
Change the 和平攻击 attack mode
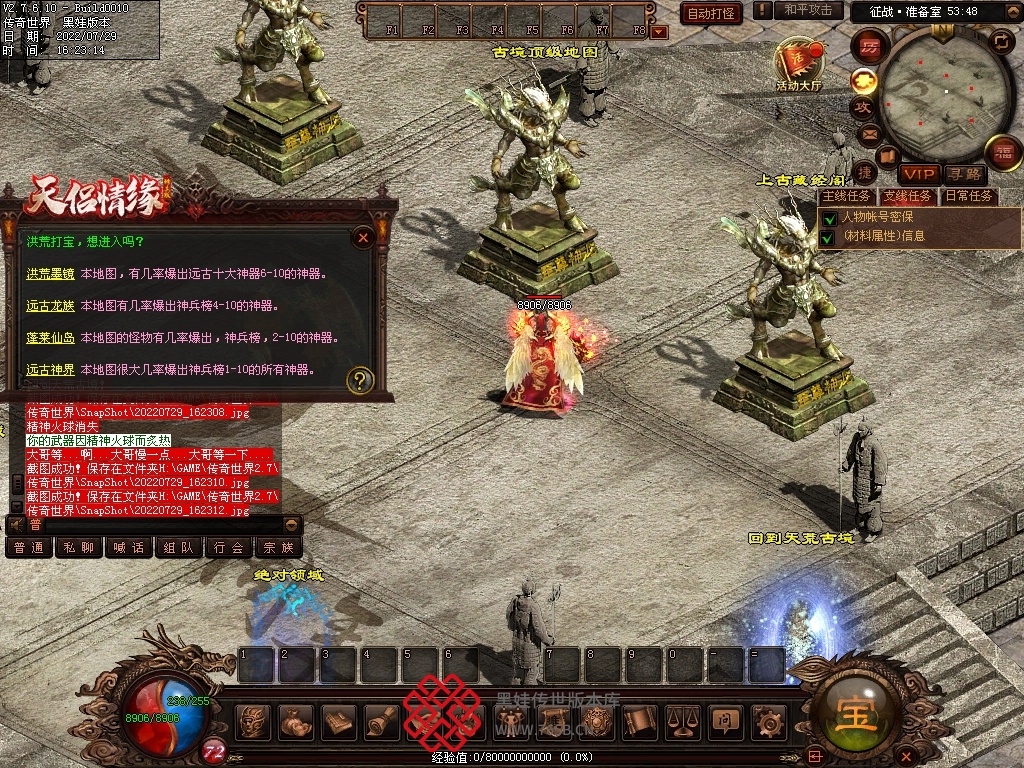pyautogui.click(x=808, y=10)
